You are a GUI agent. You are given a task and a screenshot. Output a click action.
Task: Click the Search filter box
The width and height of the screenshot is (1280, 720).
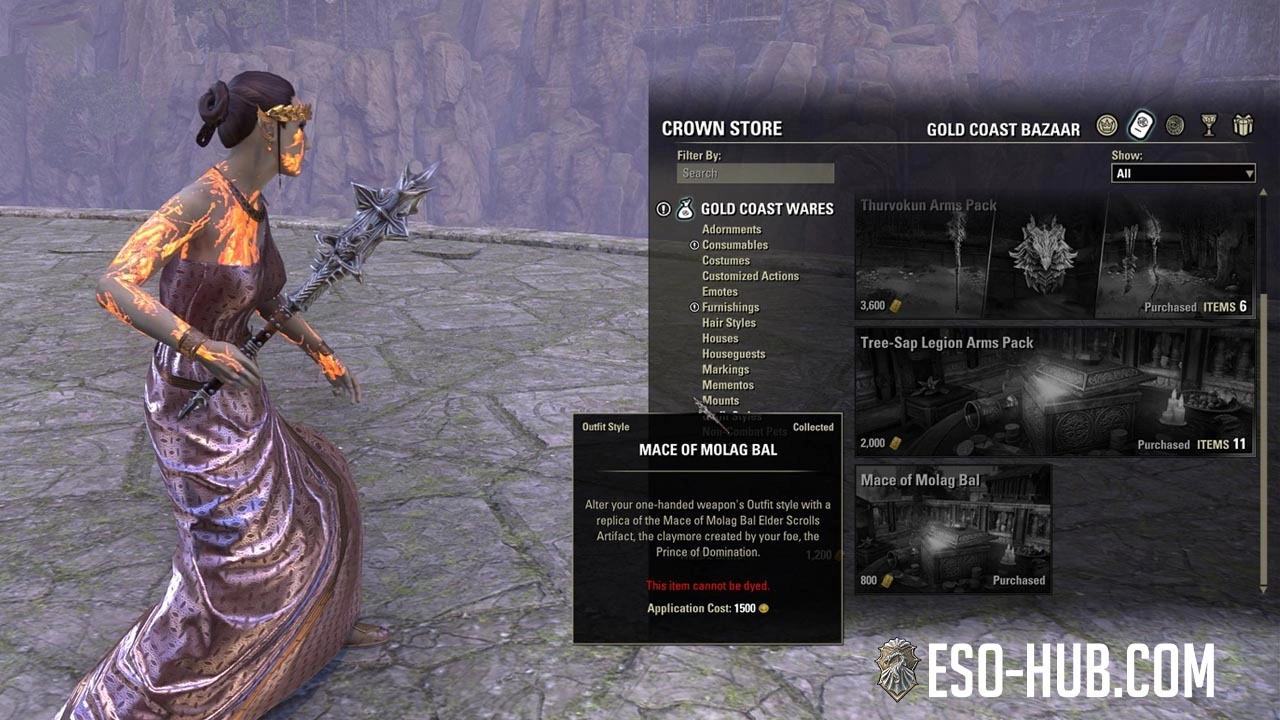point(755,173)
